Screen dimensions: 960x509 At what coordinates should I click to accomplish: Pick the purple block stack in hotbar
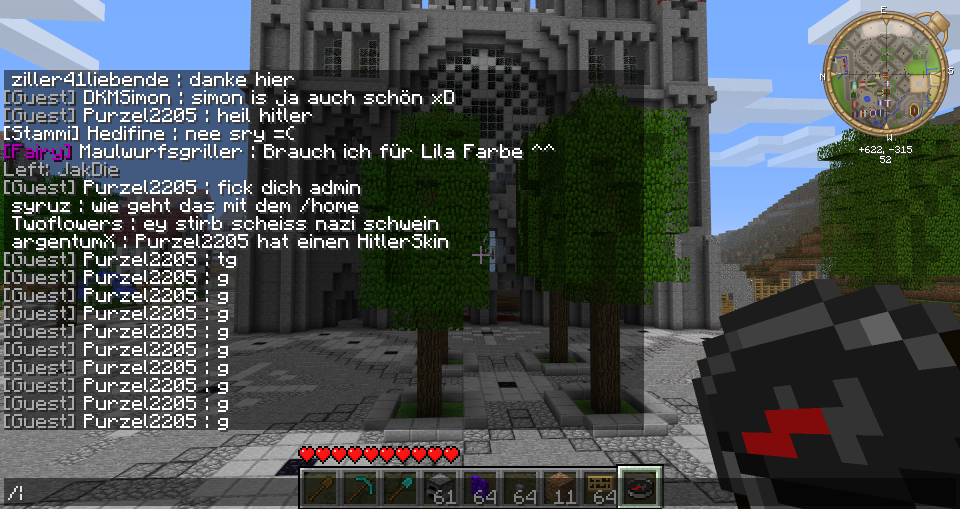click(480, 488)
